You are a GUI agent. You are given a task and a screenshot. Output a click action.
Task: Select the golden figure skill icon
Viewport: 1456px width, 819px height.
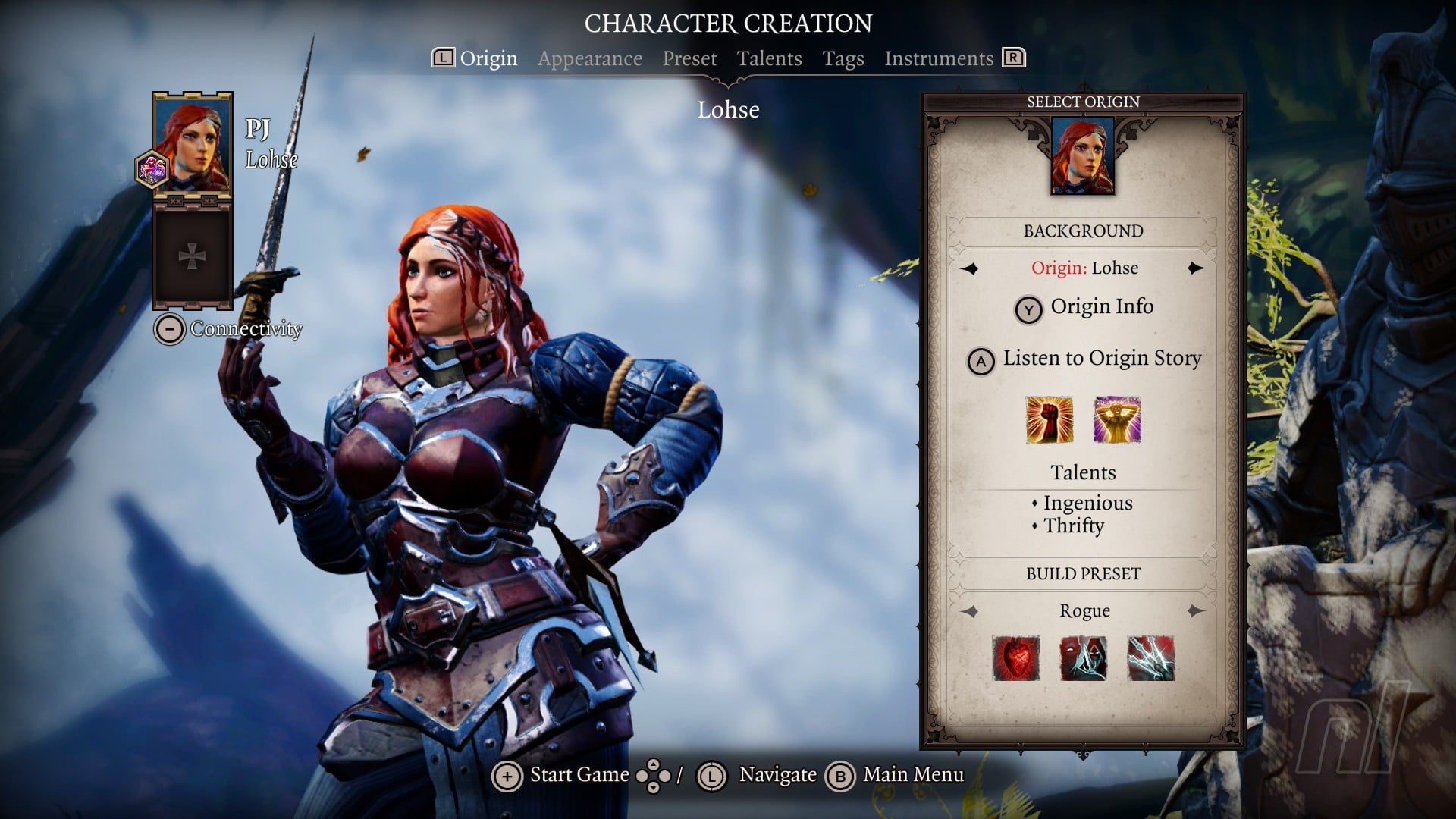pos(1116,420)
